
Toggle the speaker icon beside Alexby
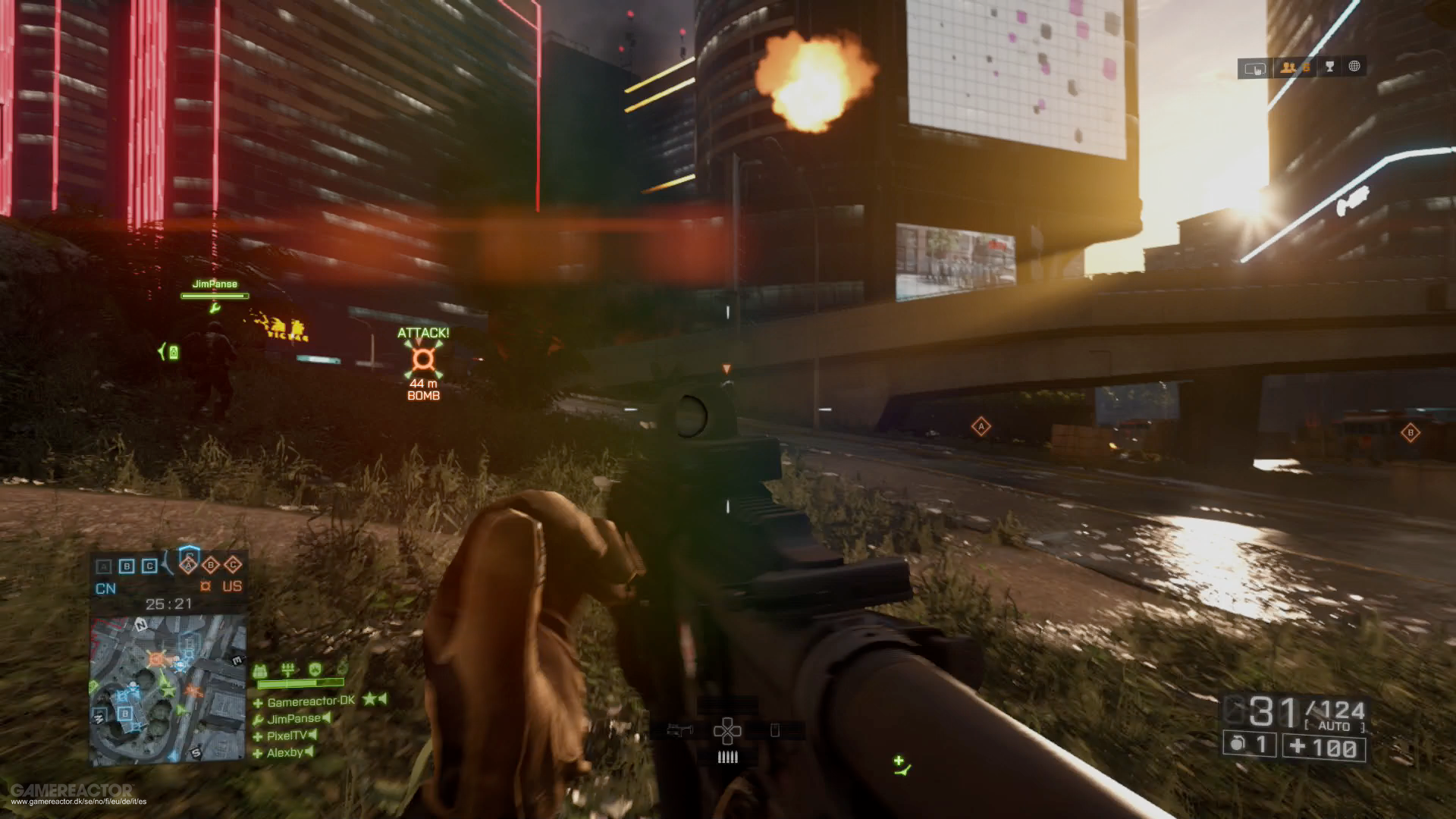[309, 753]
